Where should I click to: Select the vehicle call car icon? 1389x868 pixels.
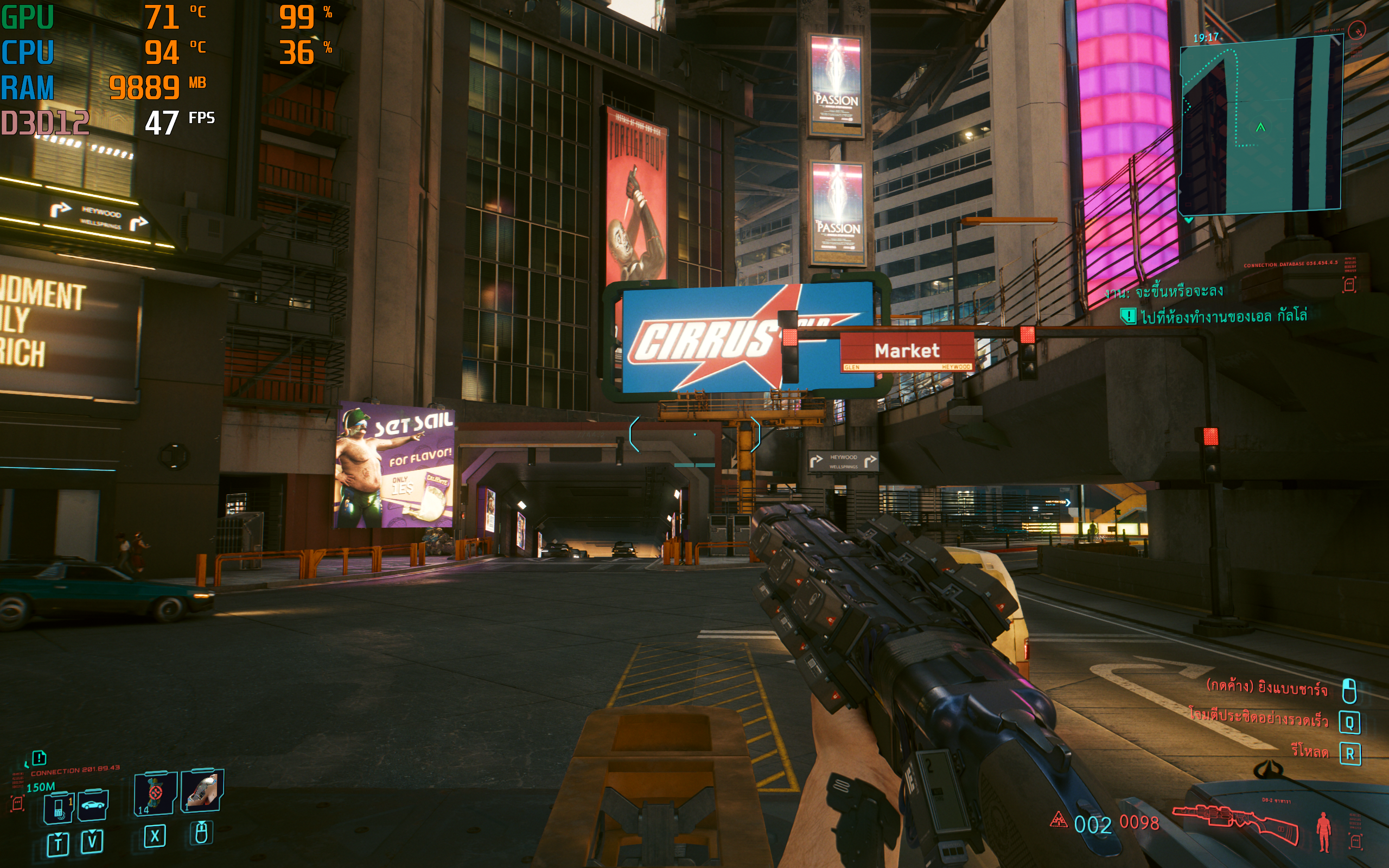point(92,806)
